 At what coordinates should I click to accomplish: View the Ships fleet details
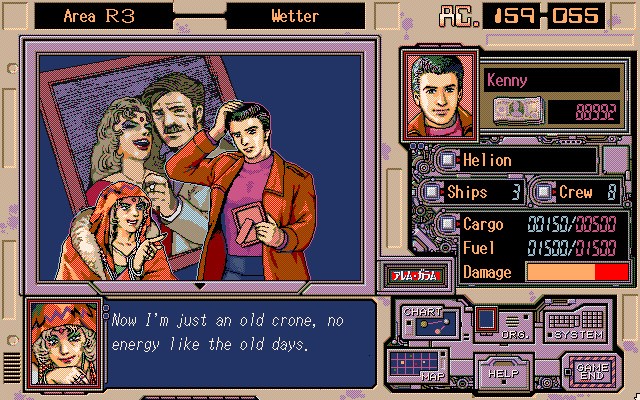click(430, 191)
